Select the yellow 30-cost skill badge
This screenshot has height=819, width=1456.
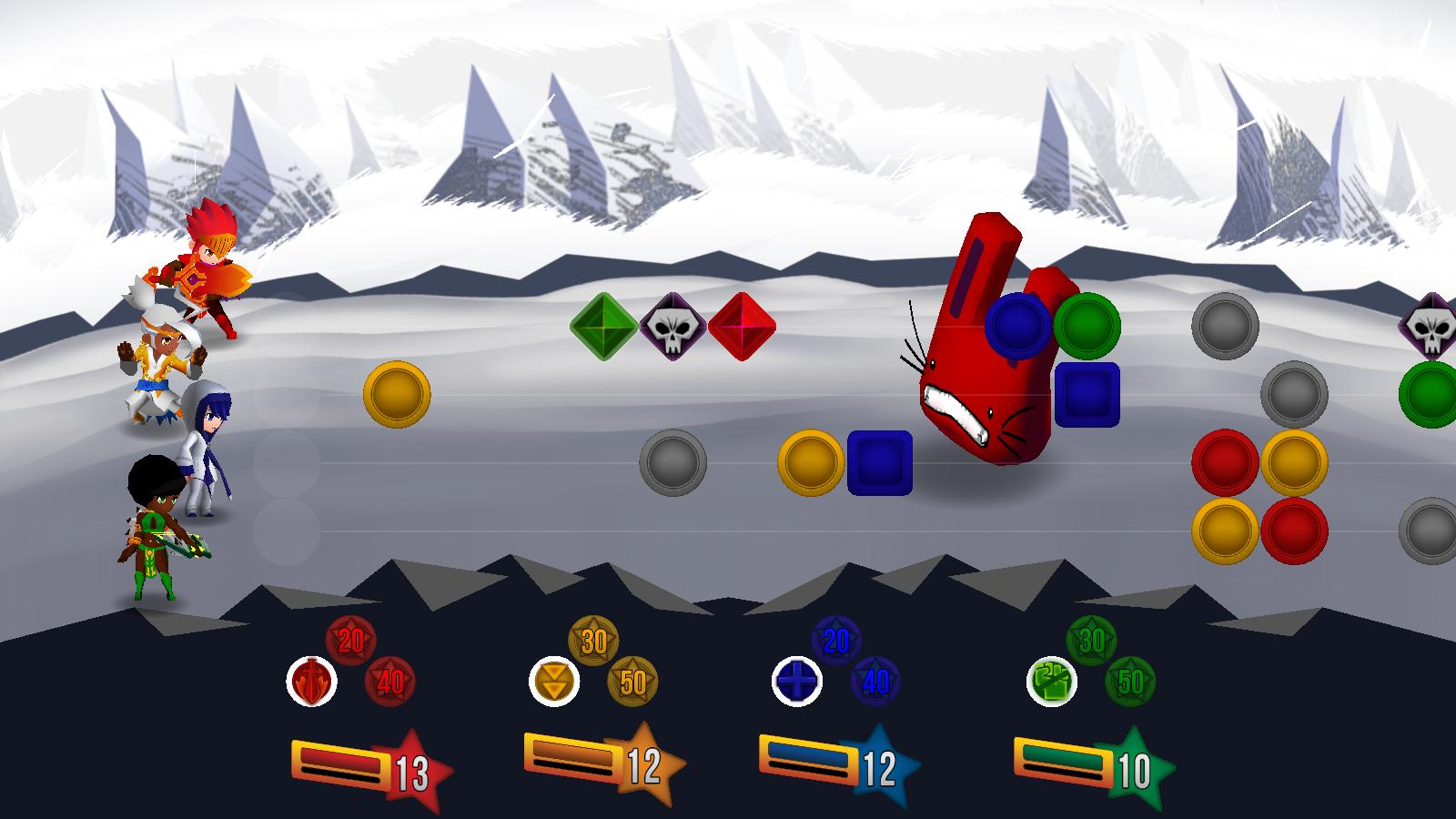(593, 641)
